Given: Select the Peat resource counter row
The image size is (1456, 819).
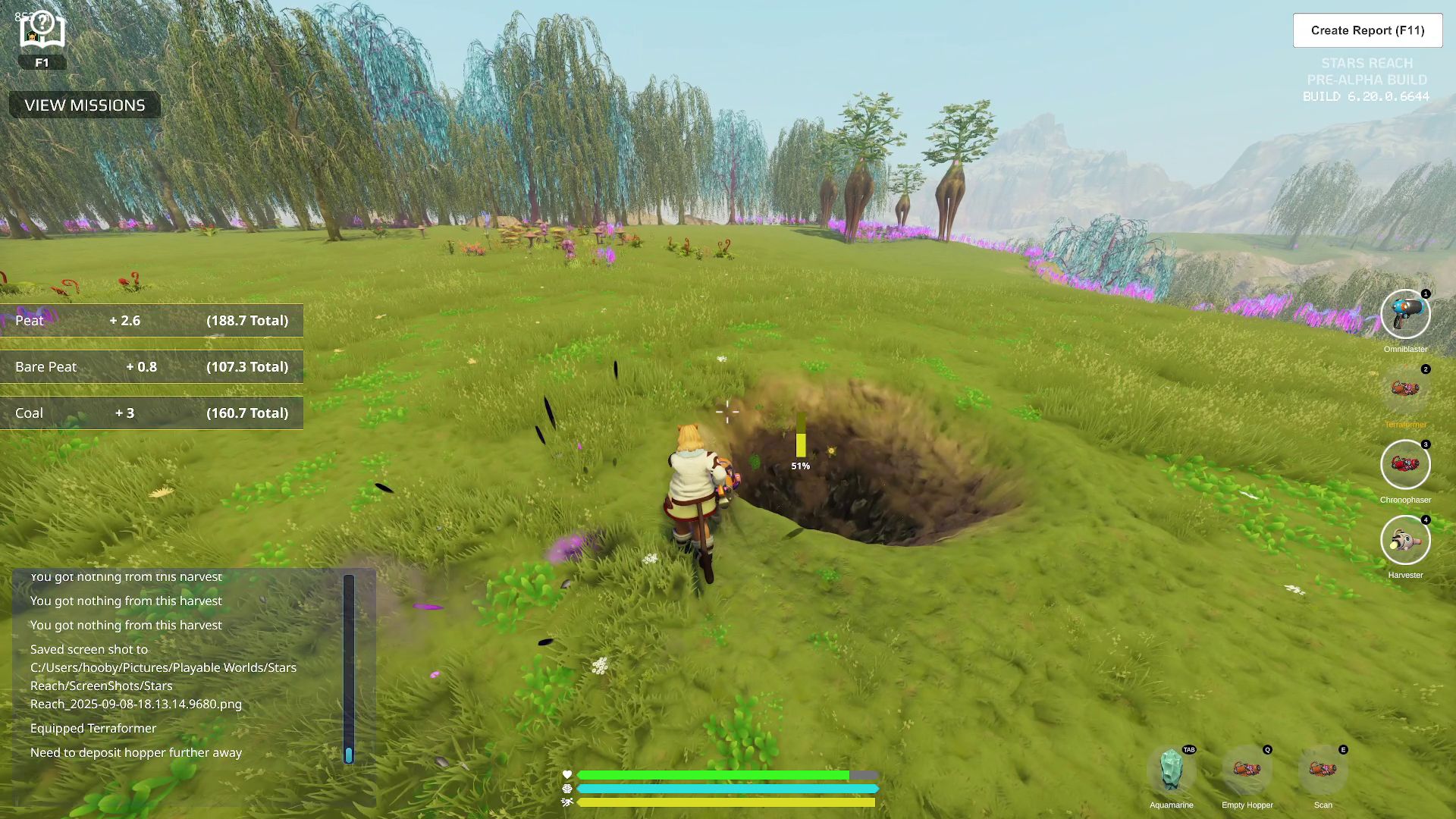Looking at the screenshot, I should pos(152,320).
